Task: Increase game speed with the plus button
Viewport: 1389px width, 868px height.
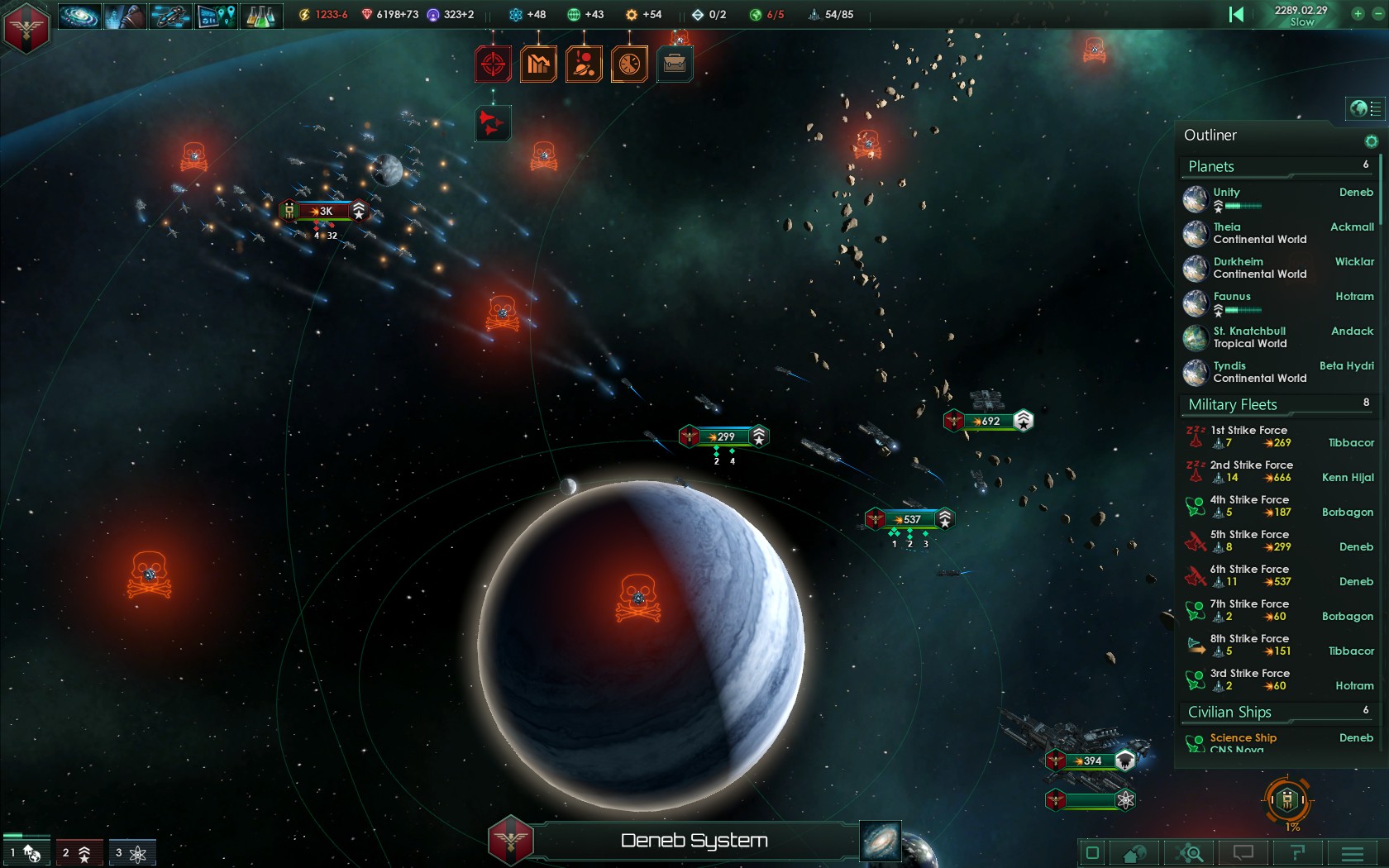Action: click(1358, 14)
